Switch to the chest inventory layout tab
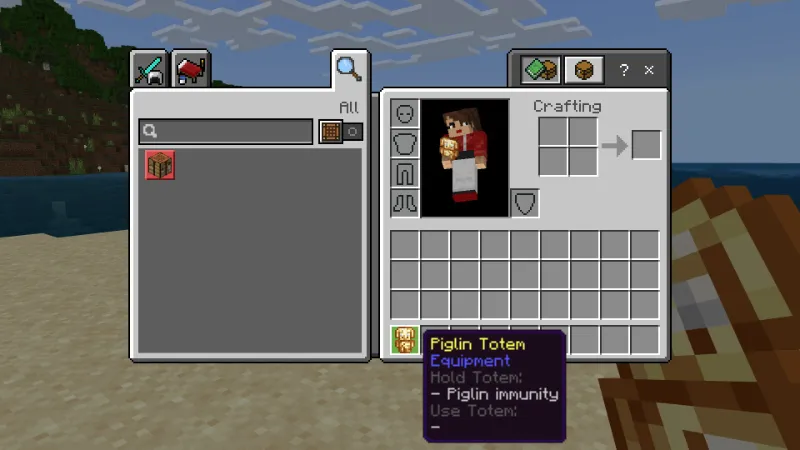The height and width of the screenshot is (450, 800). click(584, 70)
